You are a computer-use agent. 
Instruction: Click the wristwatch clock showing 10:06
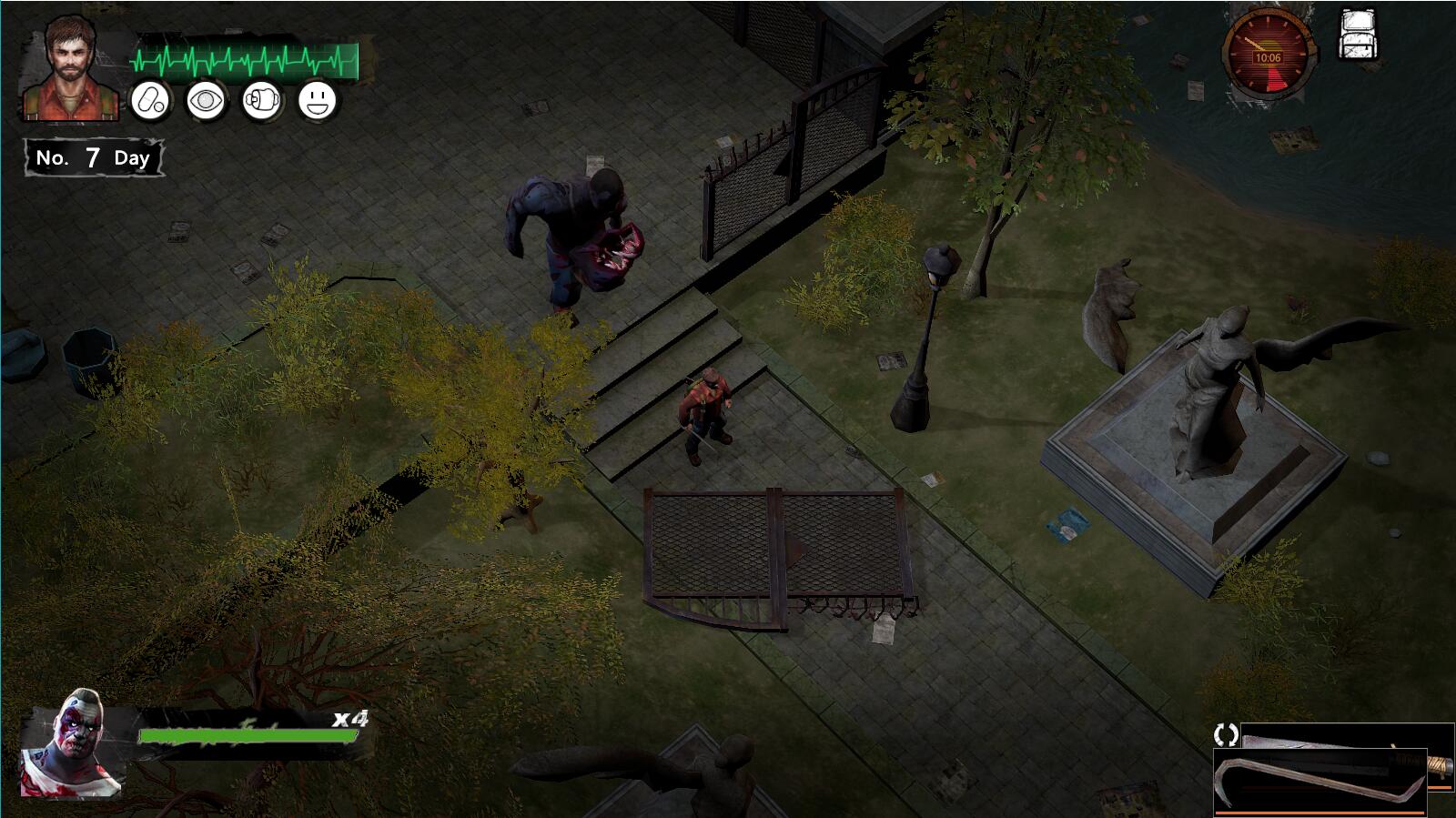point(1268,52)
